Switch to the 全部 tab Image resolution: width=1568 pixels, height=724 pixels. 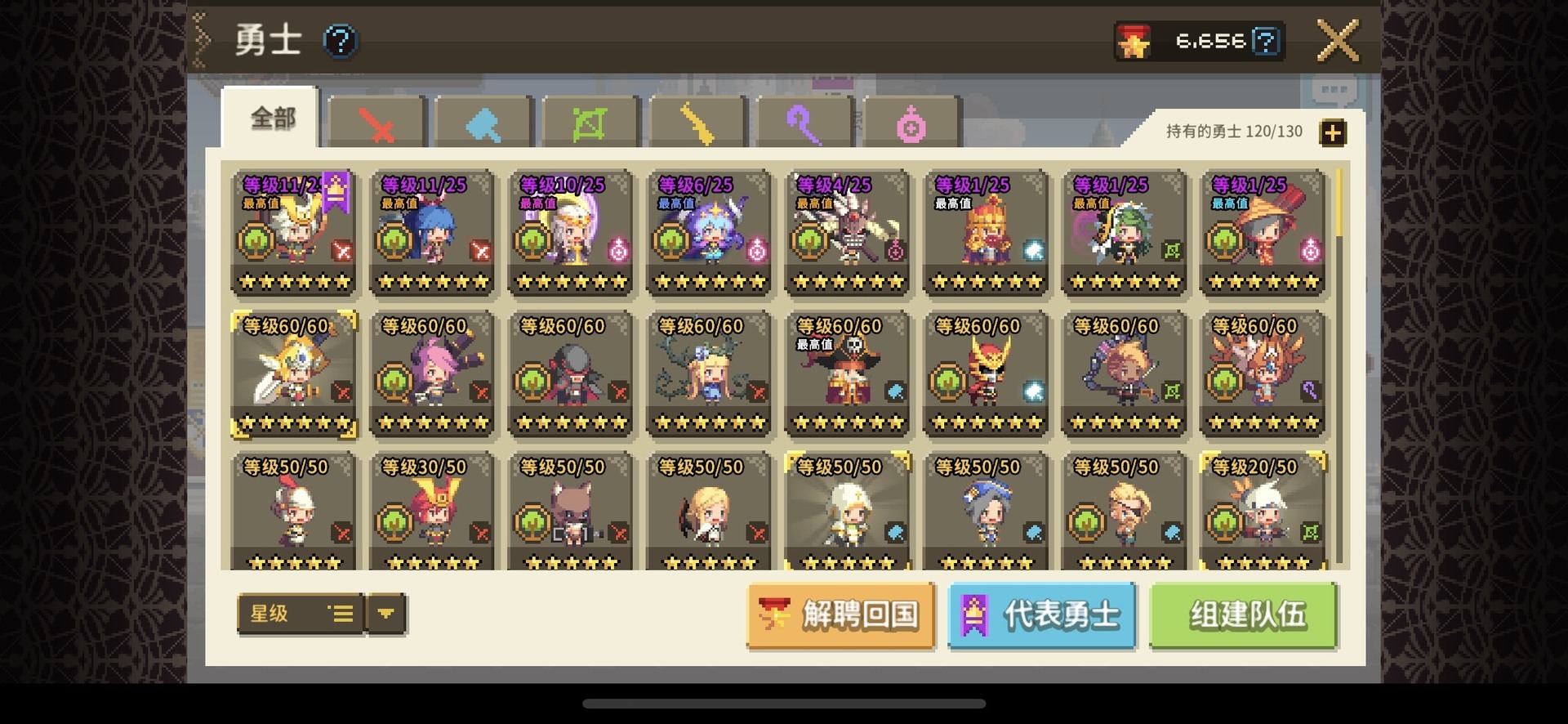(272, 118)
